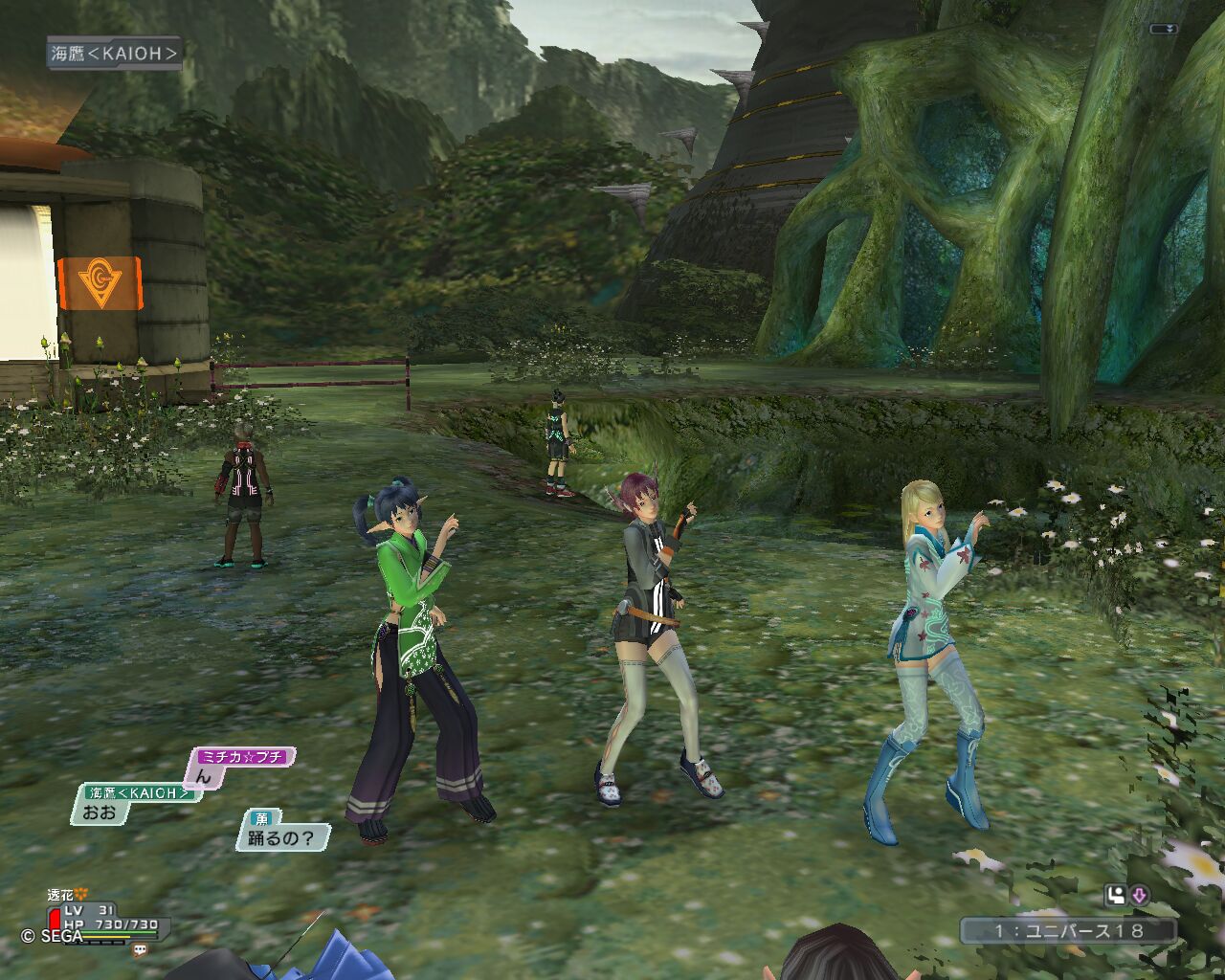Screen dimensions: 1225x980
Task: Click the pink down-arrow icon
Action: pos(1140,896)
